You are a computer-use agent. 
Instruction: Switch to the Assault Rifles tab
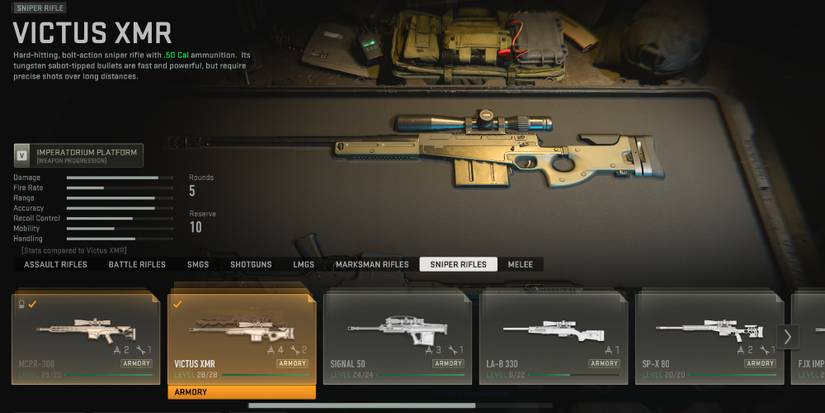tap(56, 264)
